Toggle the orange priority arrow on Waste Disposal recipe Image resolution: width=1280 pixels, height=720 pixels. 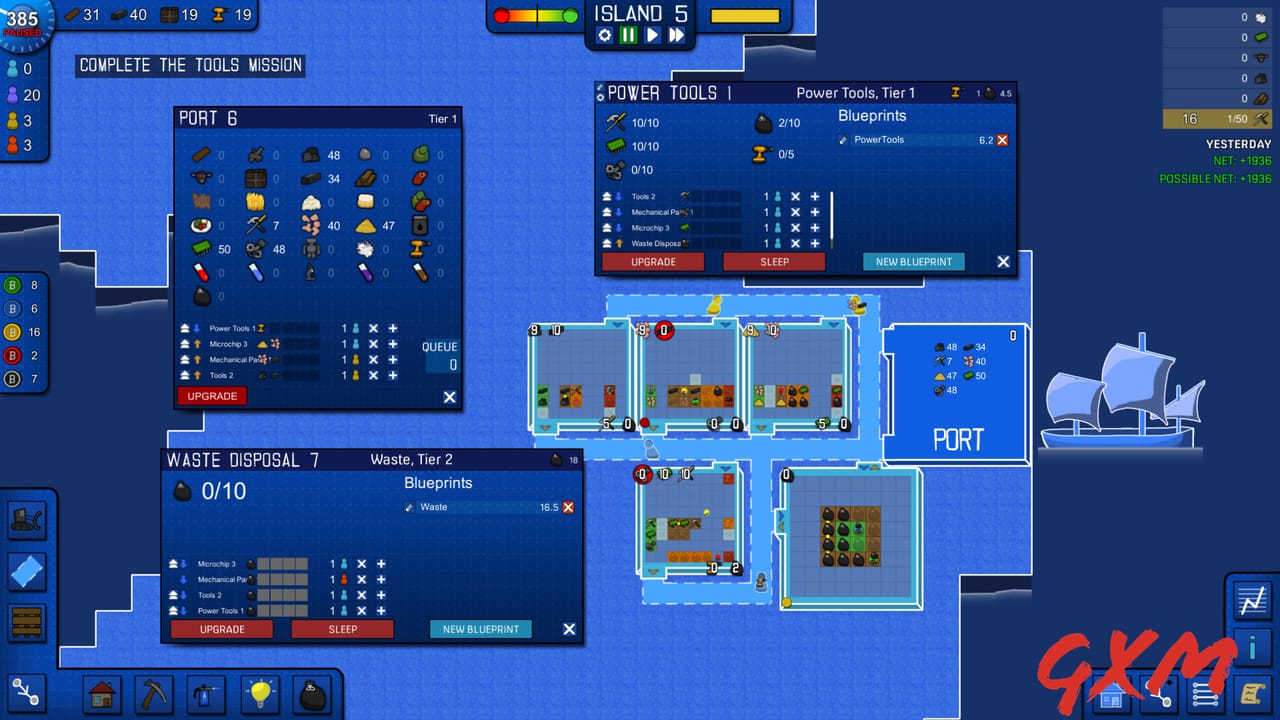tap(619, 242)
